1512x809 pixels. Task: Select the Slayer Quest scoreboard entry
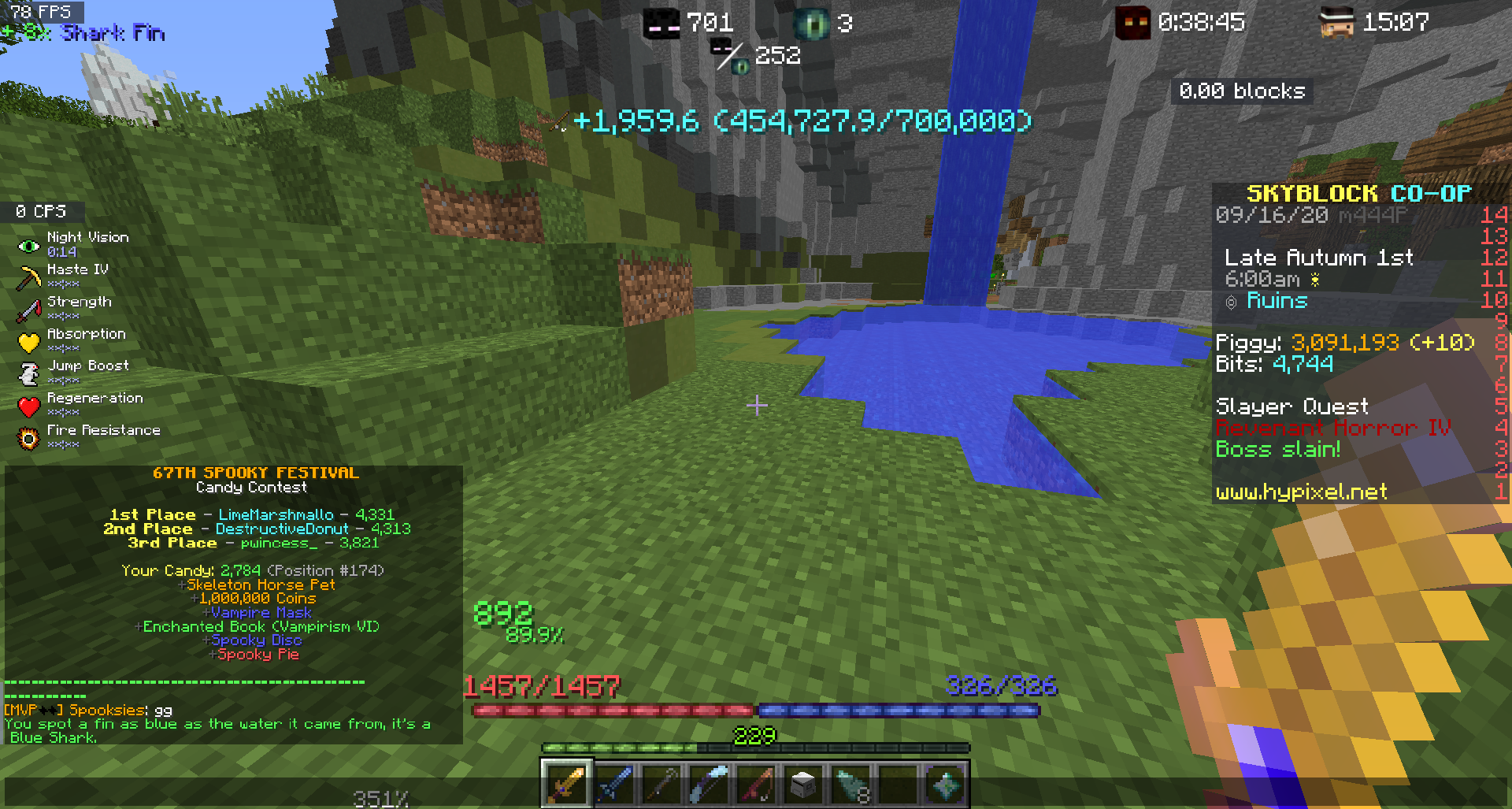(1291, 406)
